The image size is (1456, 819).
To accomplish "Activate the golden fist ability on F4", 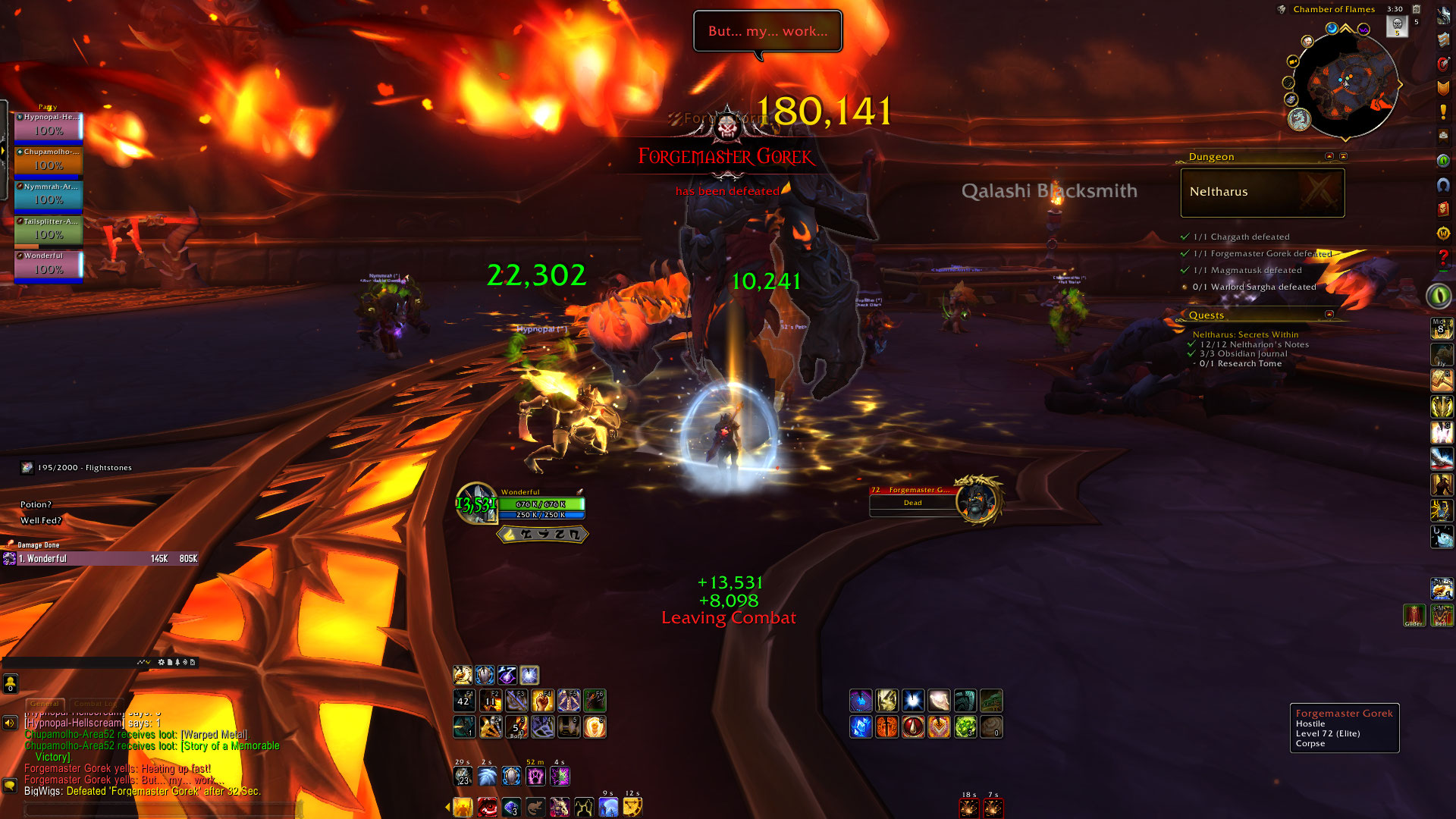I will point(542,701).
